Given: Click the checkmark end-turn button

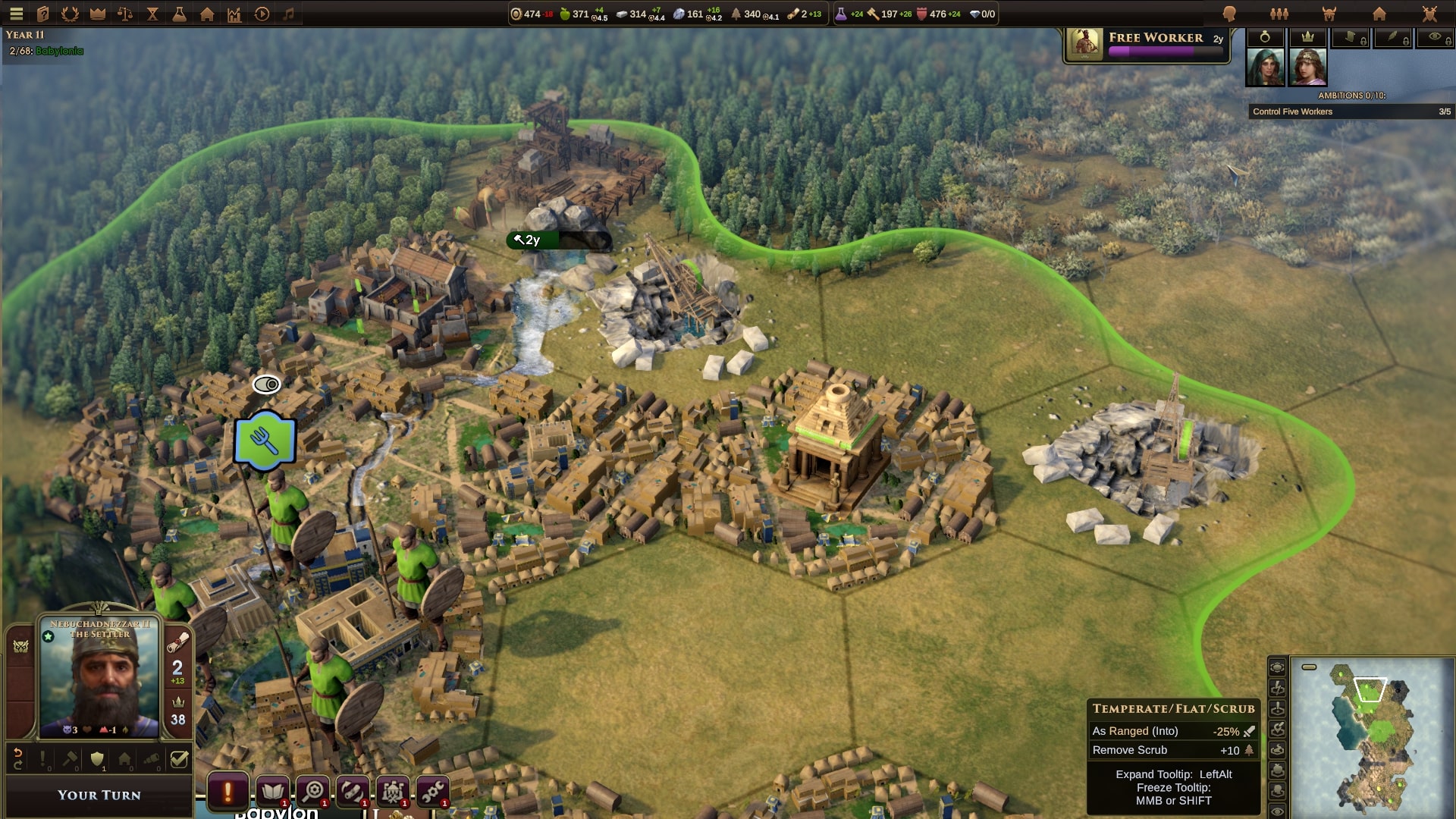Looking at the screenshot, I should [179, 759].
